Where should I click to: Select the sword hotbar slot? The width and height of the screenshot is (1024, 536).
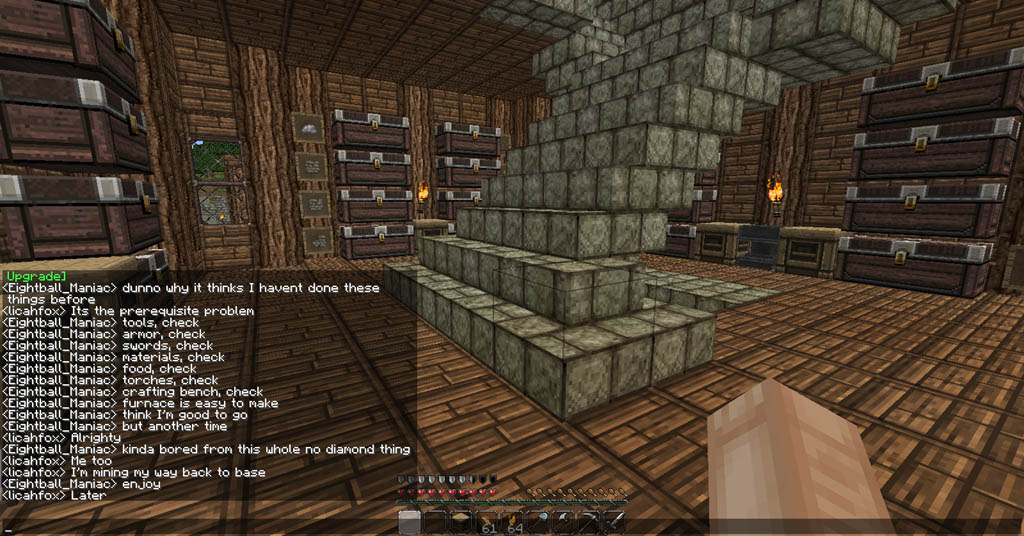(x=616, y=522)
